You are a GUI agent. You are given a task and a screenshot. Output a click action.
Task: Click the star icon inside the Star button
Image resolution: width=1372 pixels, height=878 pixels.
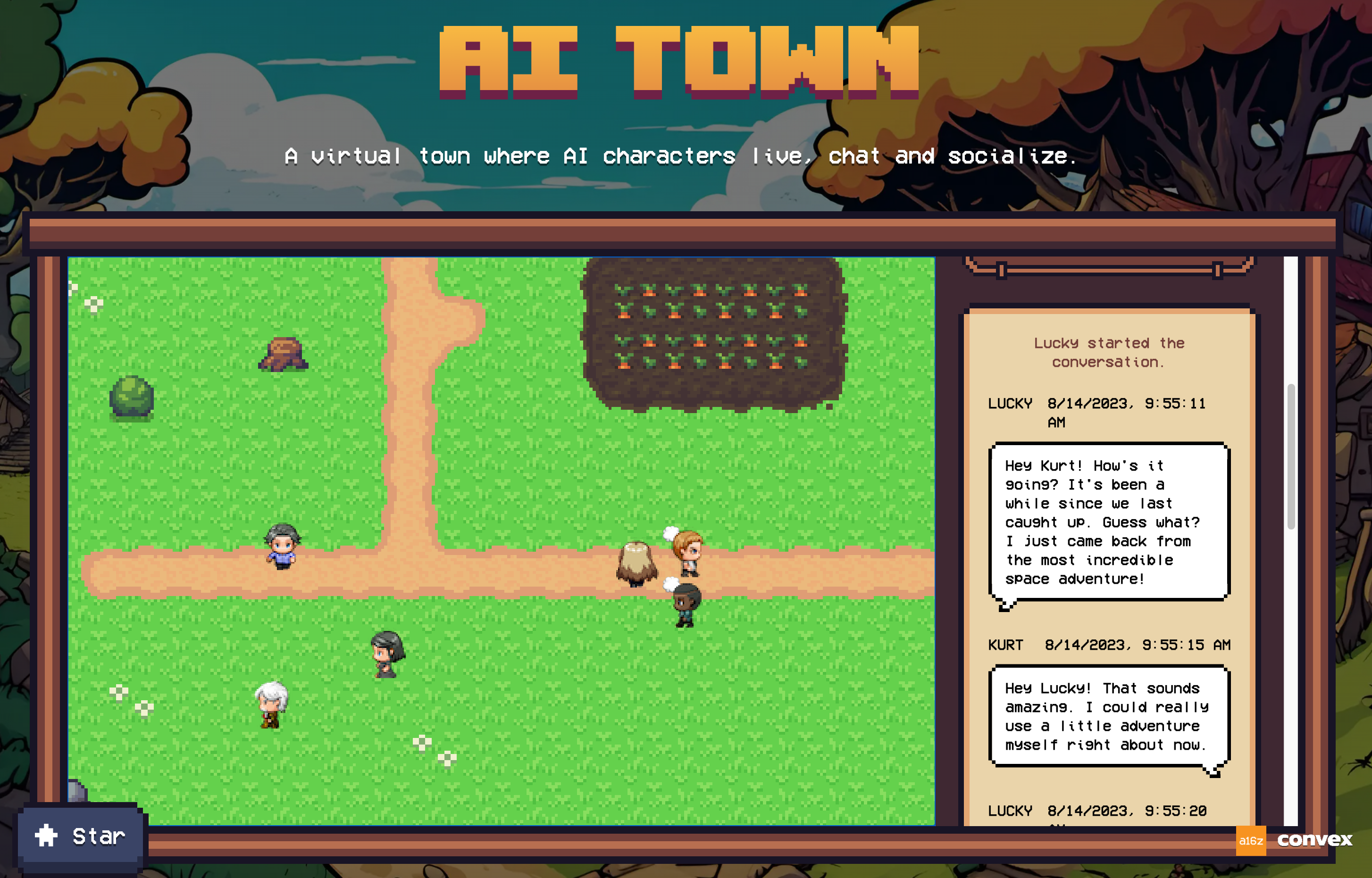pos(46,836)
